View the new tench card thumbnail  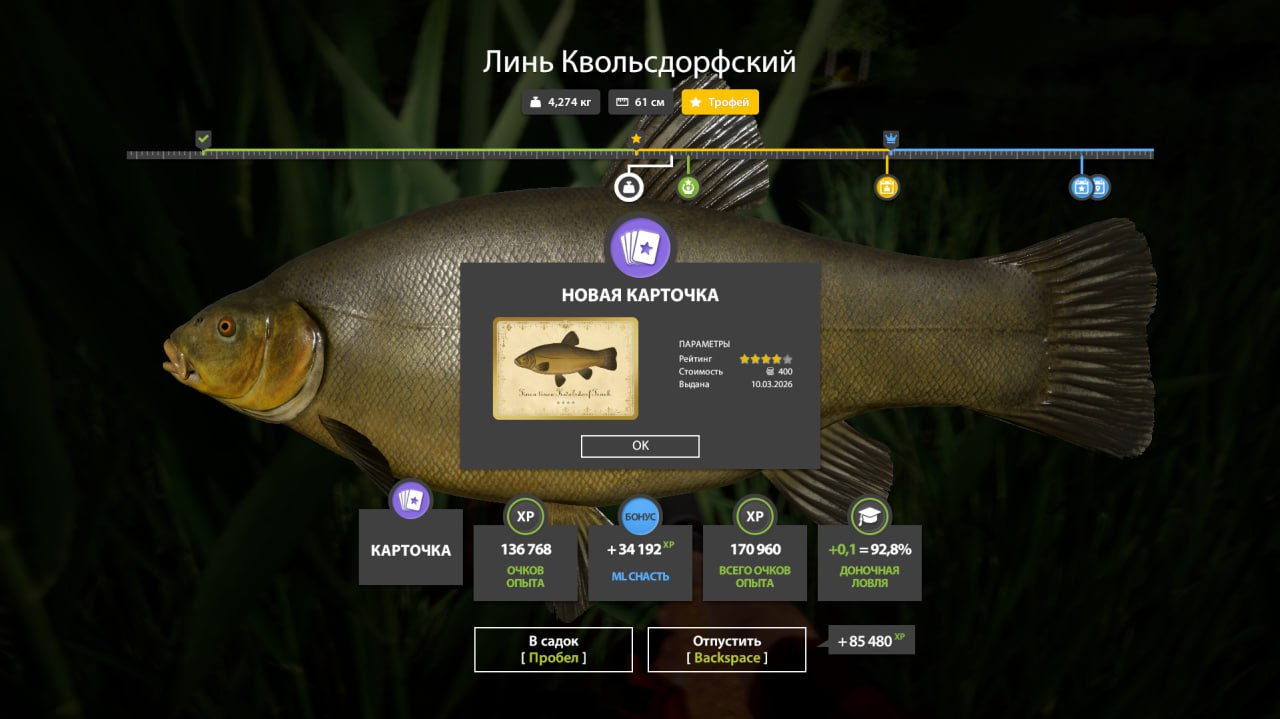coord(565,368)
